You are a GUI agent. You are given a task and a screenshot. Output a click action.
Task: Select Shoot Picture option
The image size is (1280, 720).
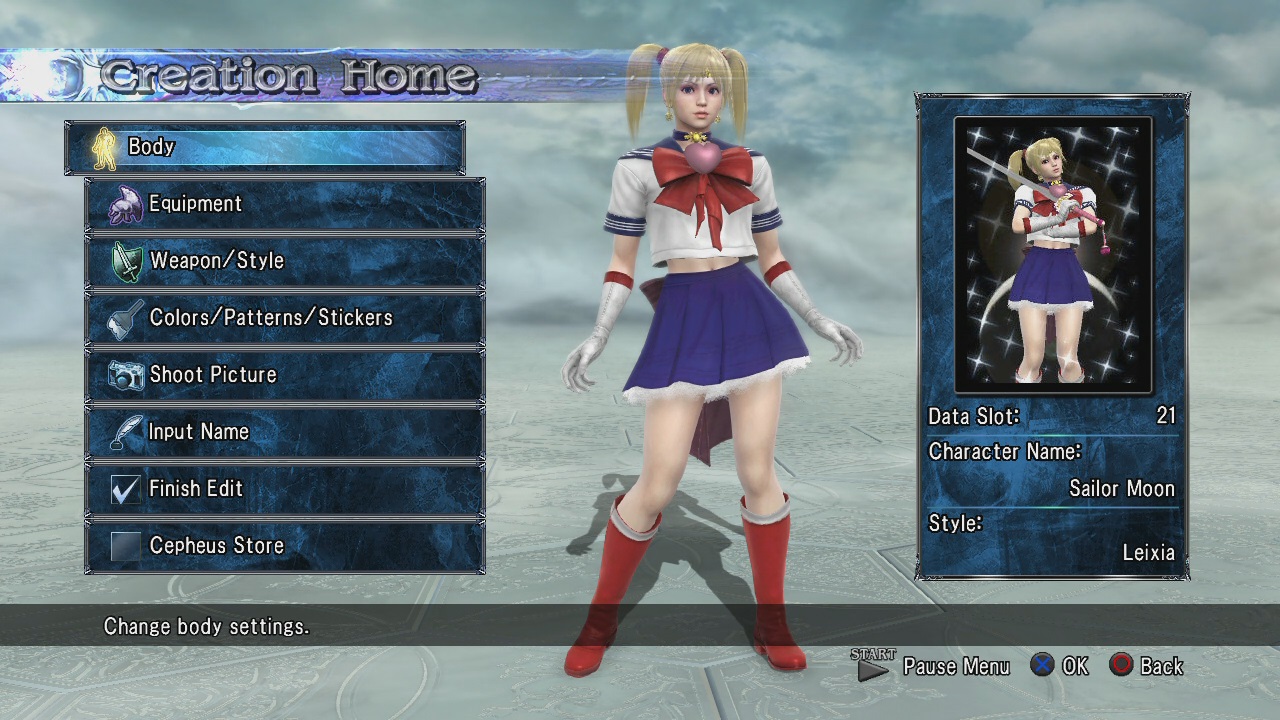pos(285,375)
